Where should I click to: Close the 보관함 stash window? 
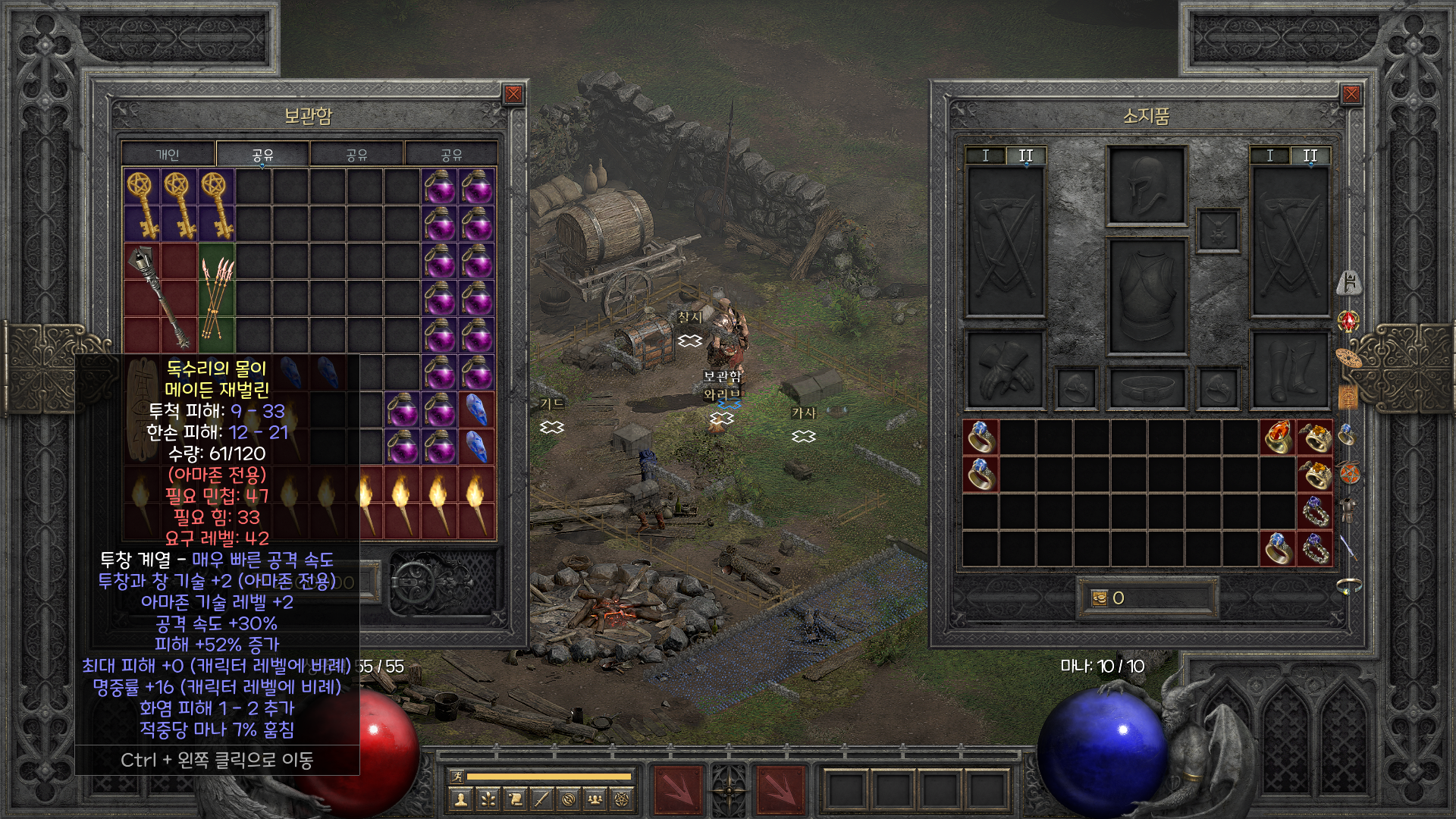click(513, 94)
